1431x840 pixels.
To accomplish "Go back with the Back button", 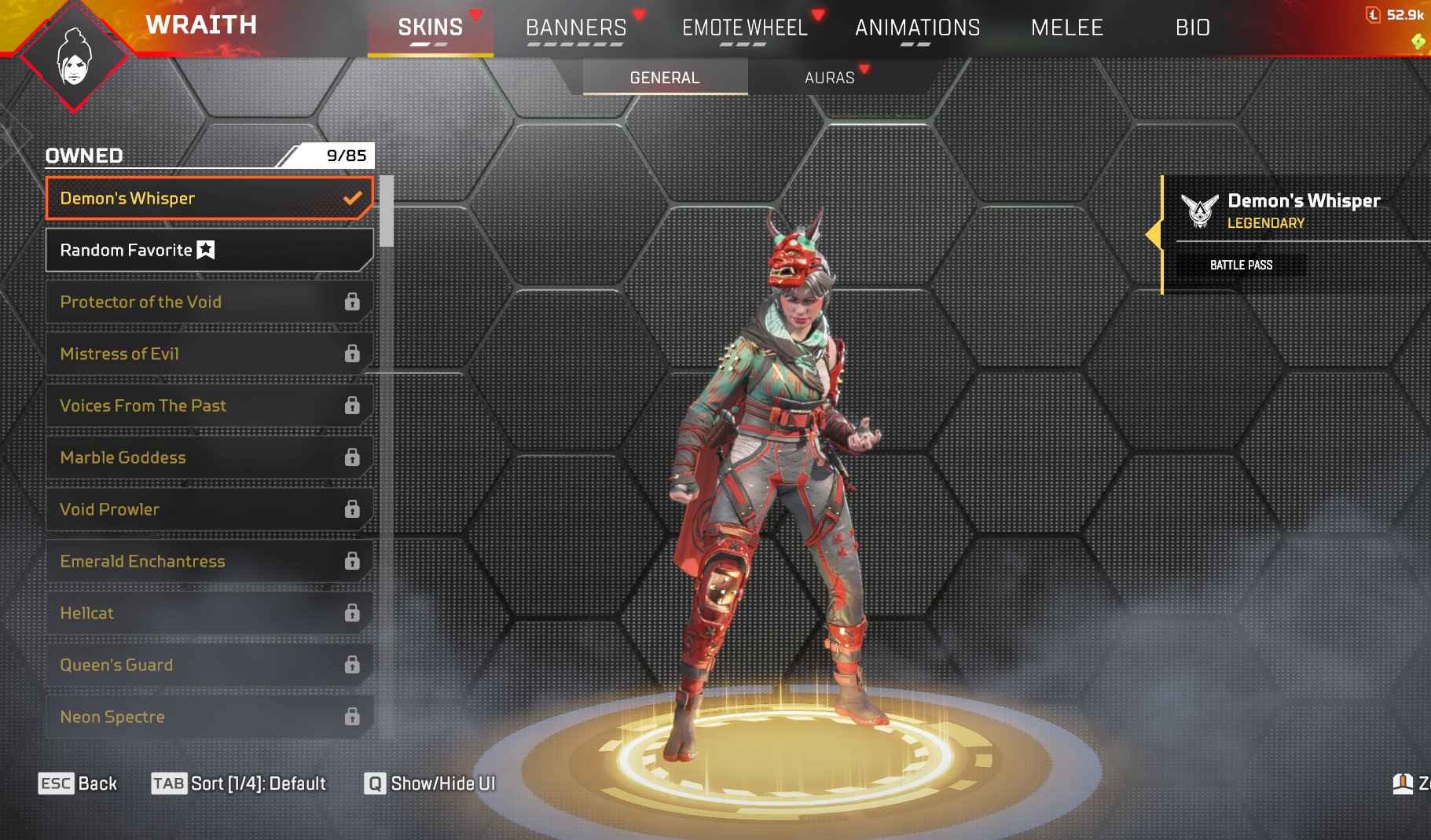I will tap(78, 783).
